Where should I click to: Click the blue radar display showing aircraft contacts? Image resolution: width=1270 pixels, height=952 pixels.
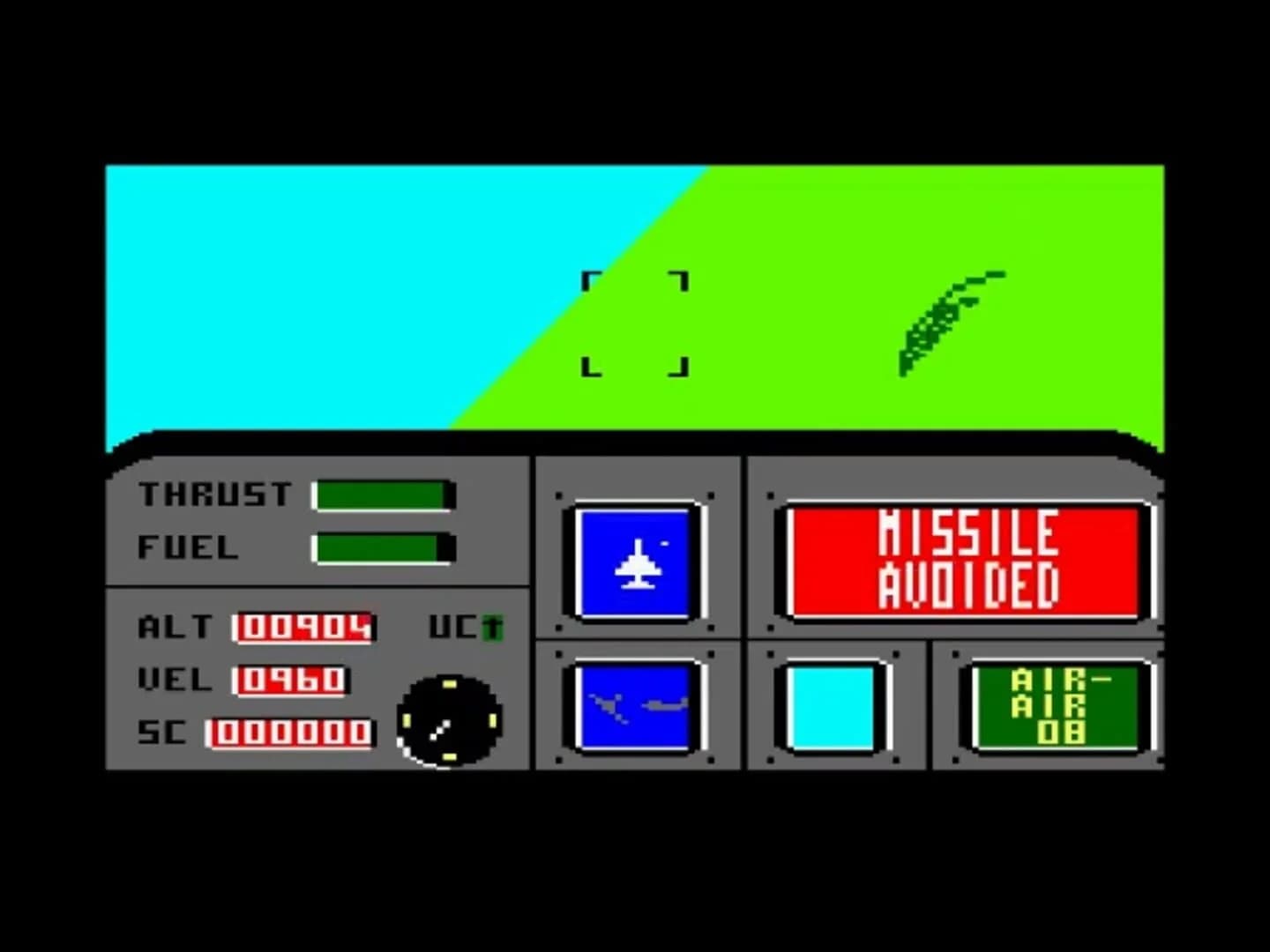click(635, 708)
